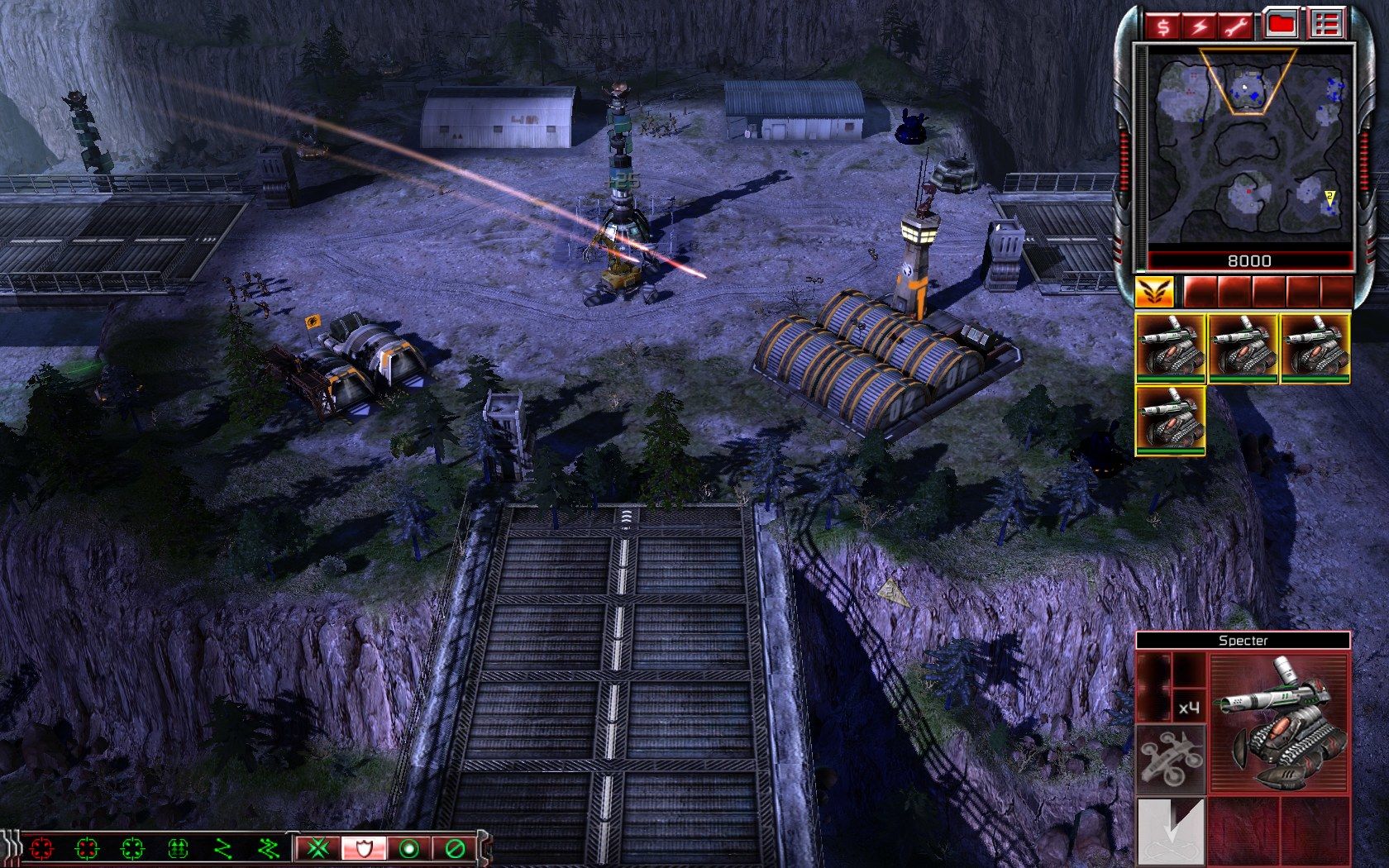Activate the dollar-sign sell mode button
The width and height of the screenshot is (1389, 868).
1164,26
